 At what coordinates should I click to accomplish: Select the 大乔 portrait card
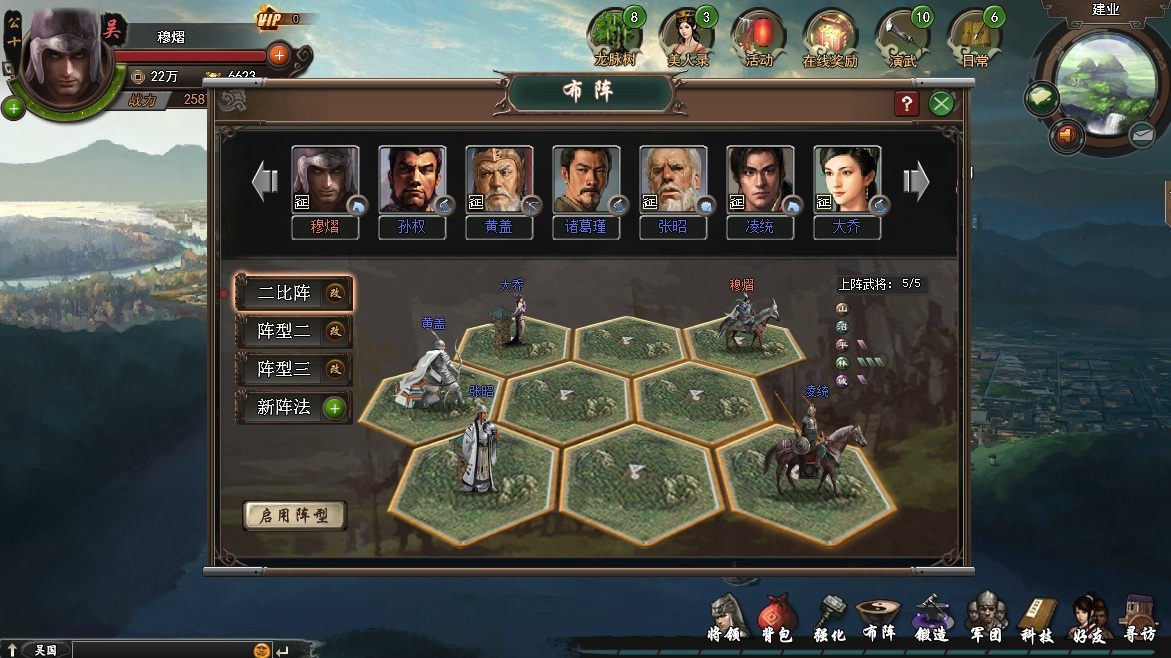[x=847, y=180]
